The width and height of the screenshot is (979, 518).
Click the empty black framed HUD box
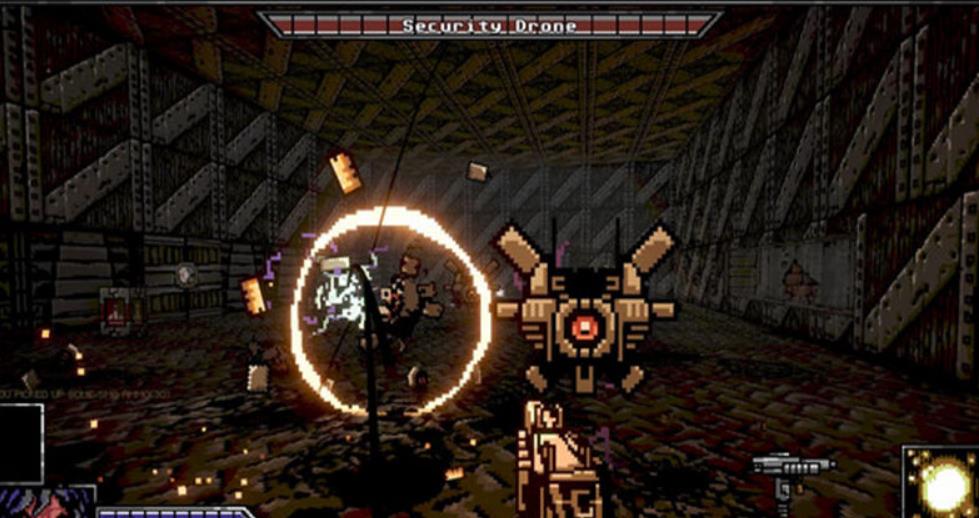click(21, 443)
